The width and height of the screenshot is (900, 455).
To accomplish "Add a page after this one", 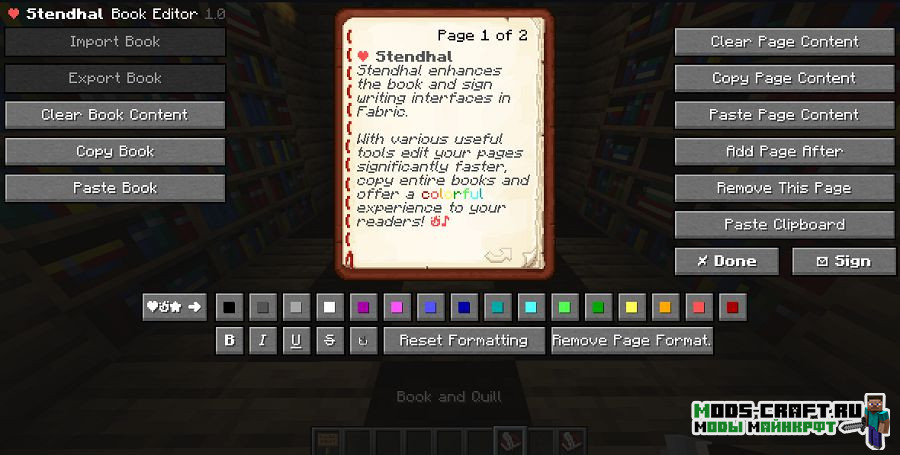I will (784, 151).
